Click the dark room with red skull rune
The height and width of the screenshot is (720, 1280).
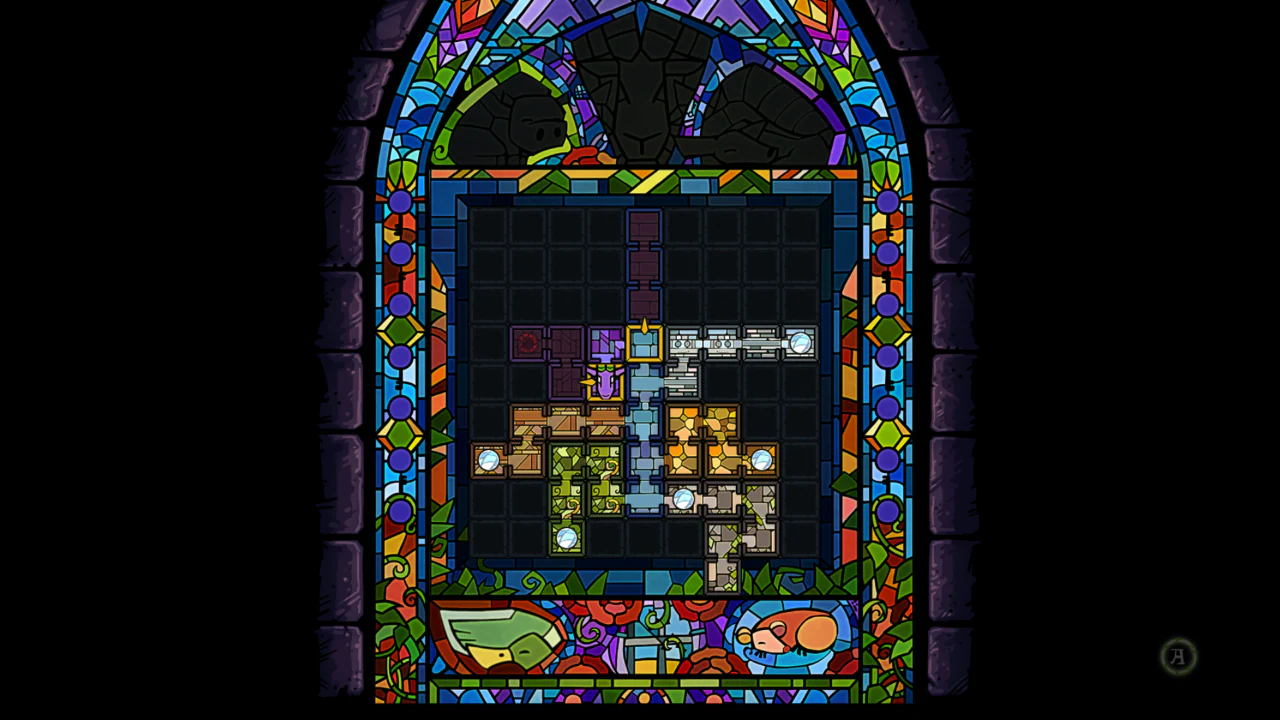pos(528,343)
